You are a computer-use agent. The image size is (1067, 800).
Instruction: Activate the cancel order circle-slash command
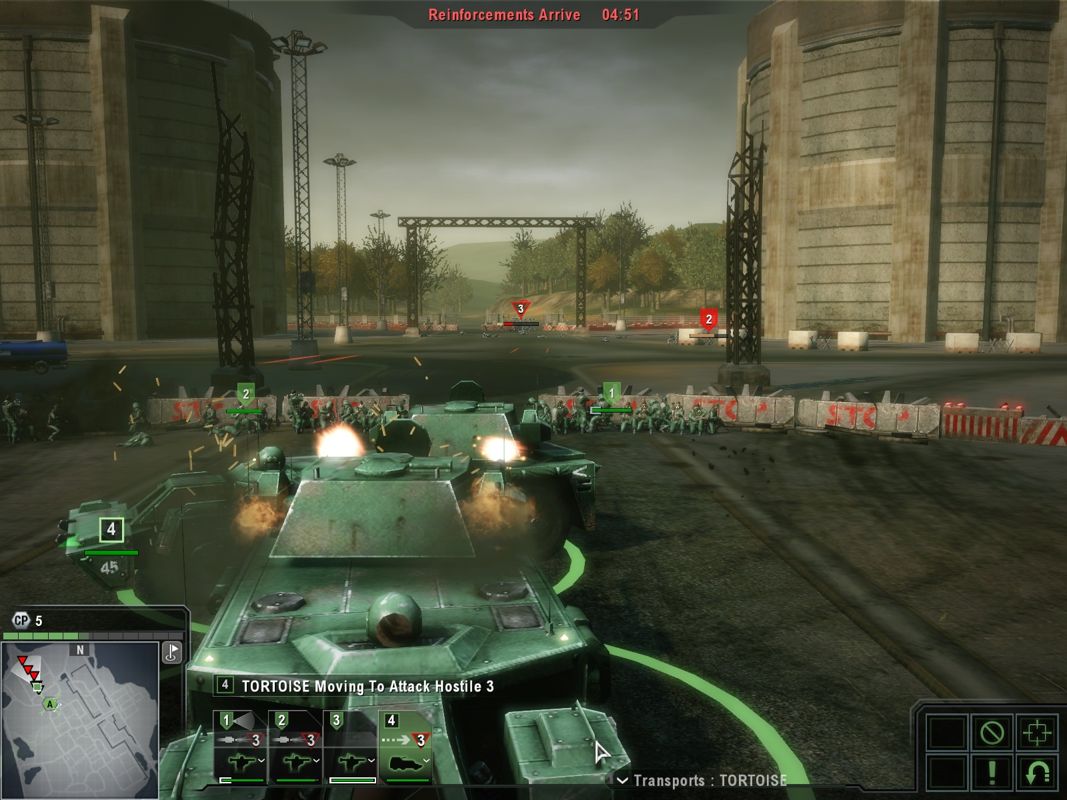click(x=991, y=733)
